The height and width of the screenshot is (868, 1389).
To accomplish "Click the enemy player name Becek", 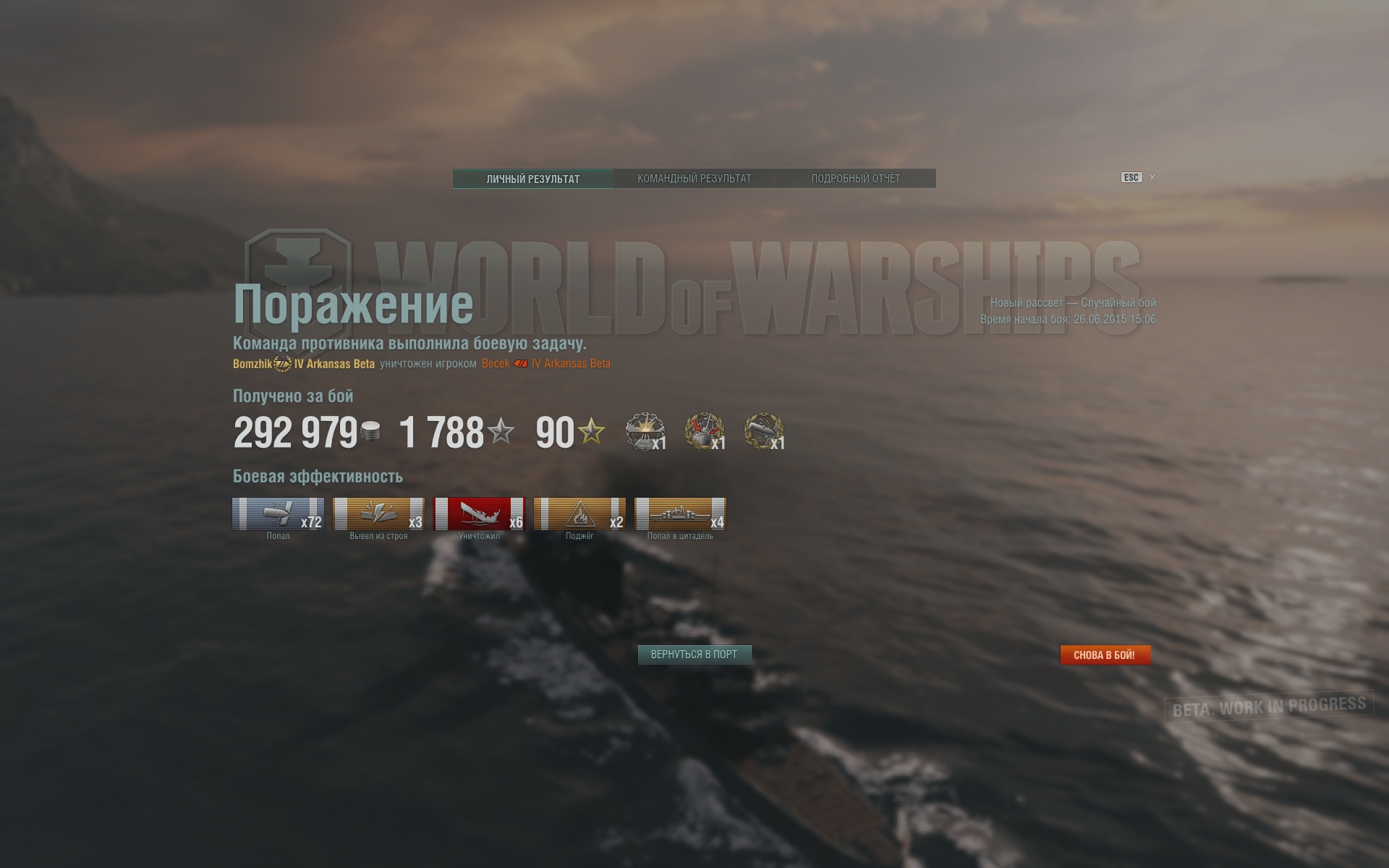I will pyautogui.click(x=496, y=364).
